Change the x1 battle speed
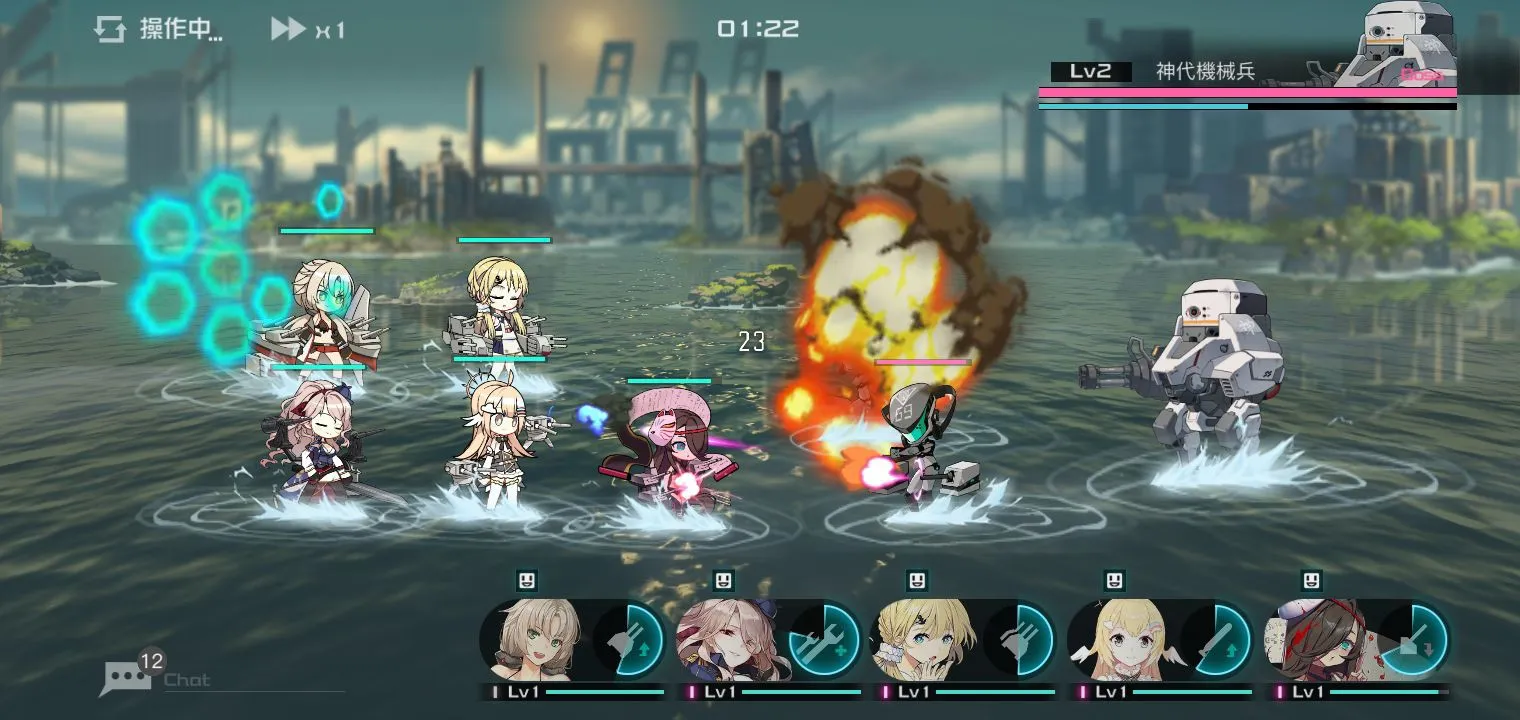The width and height of the screenshot is (1520, 720). pyautogui.click(x=307, y=30)
